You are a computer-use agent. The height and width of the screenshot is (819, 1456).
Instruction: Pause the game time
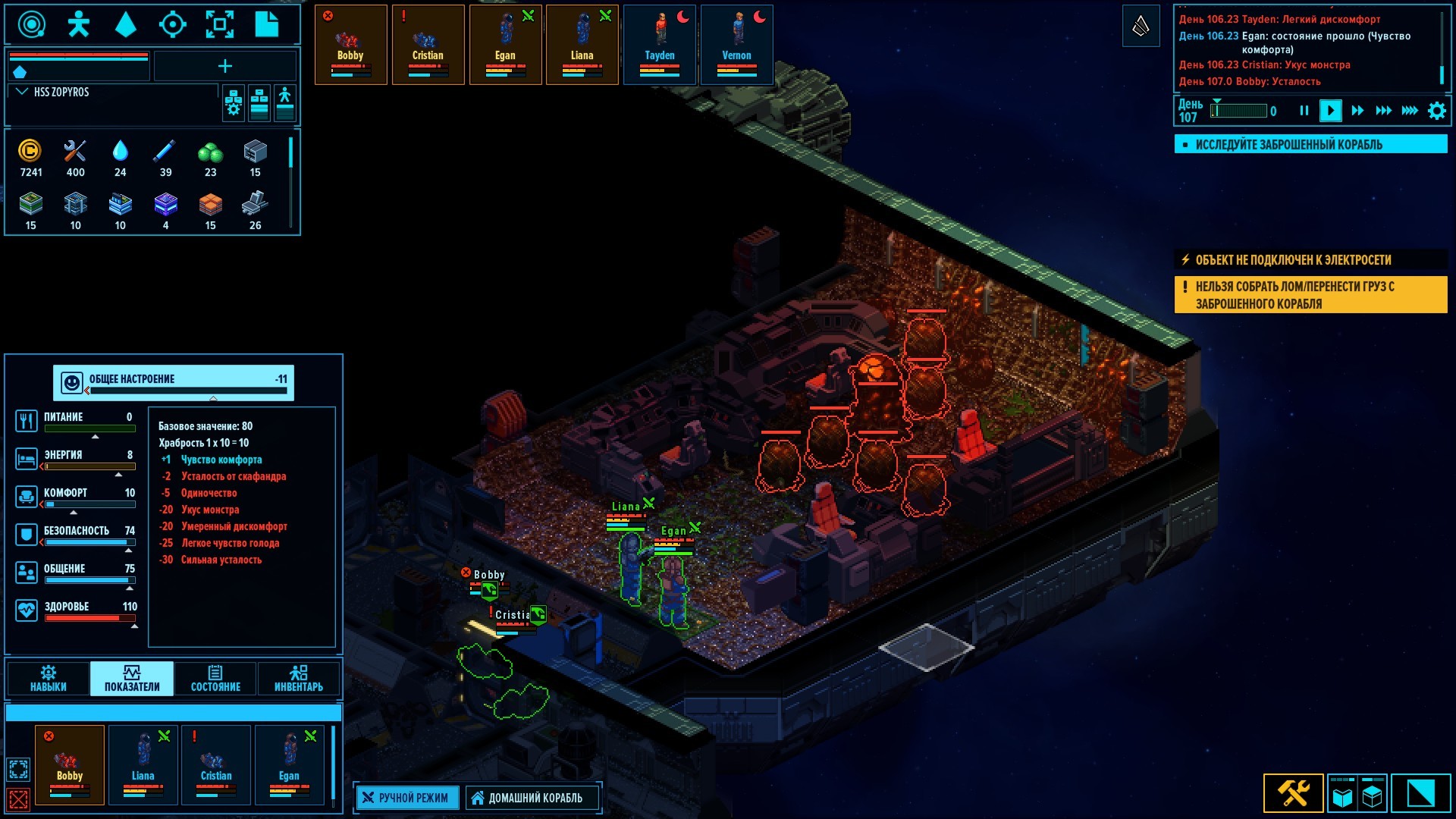coord(1304,111)
